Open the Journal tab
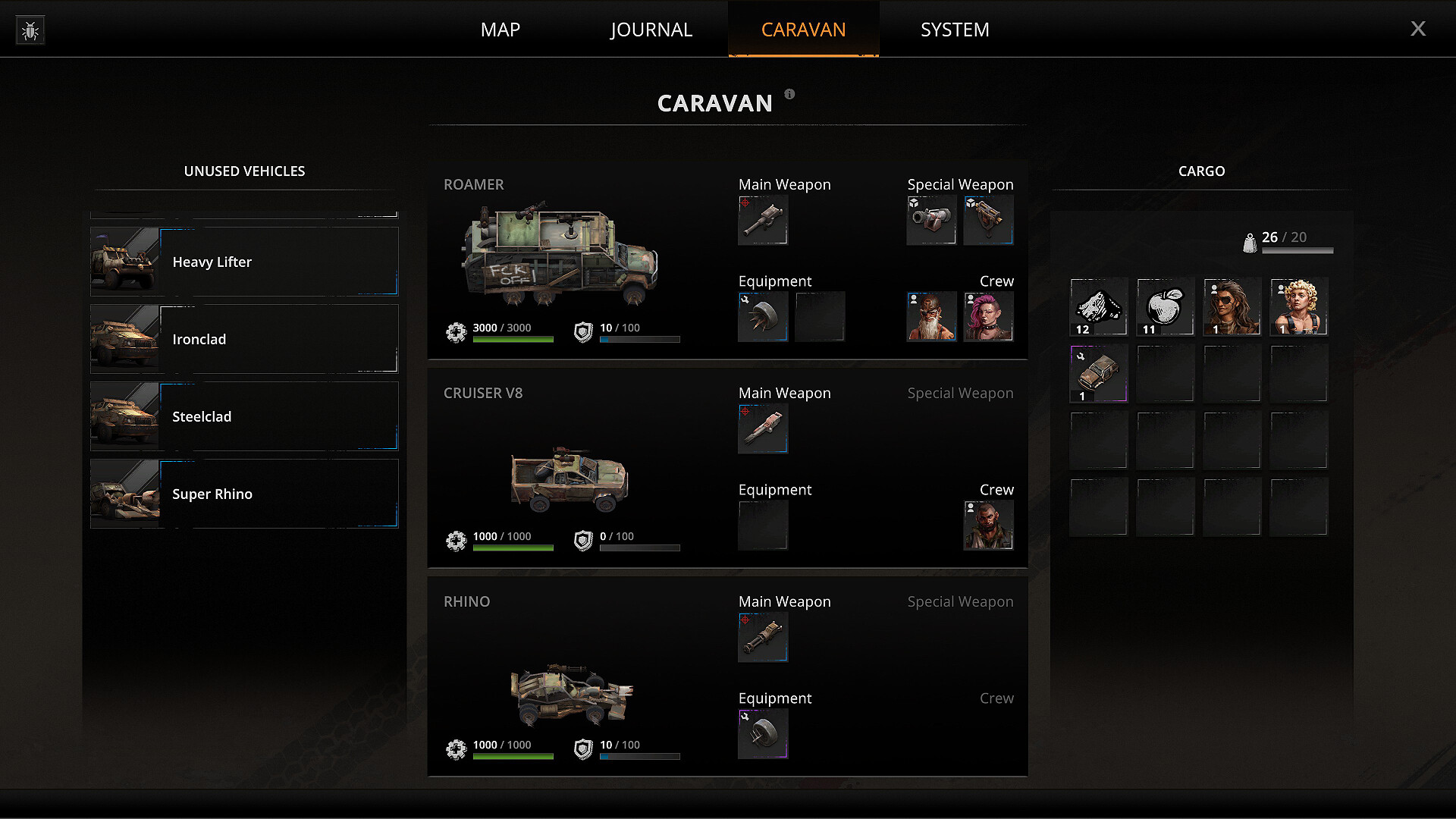 tap(651, 30)
